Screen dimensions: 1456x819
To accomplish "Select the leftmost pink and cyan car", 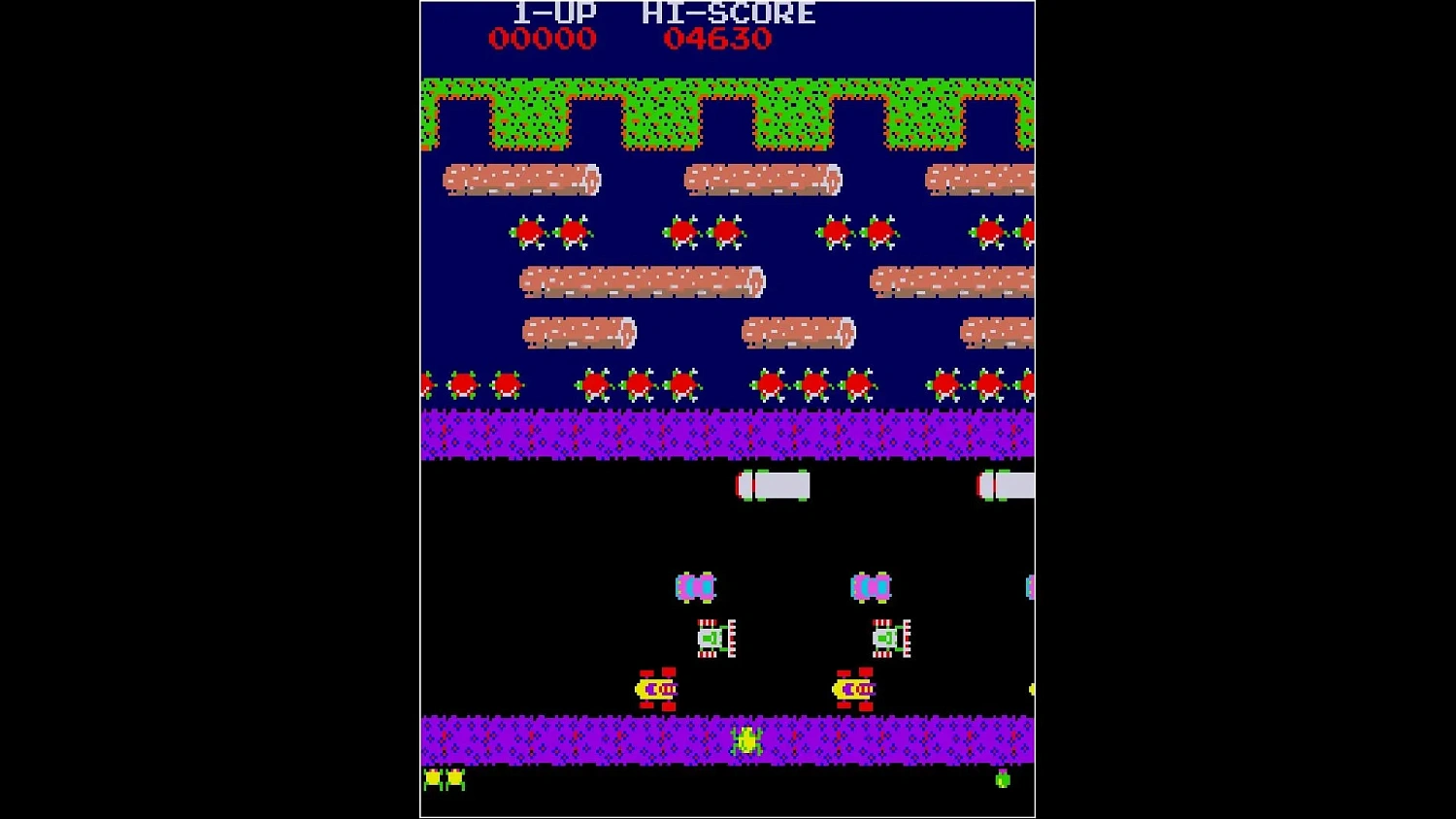I will tap(694, 586).
